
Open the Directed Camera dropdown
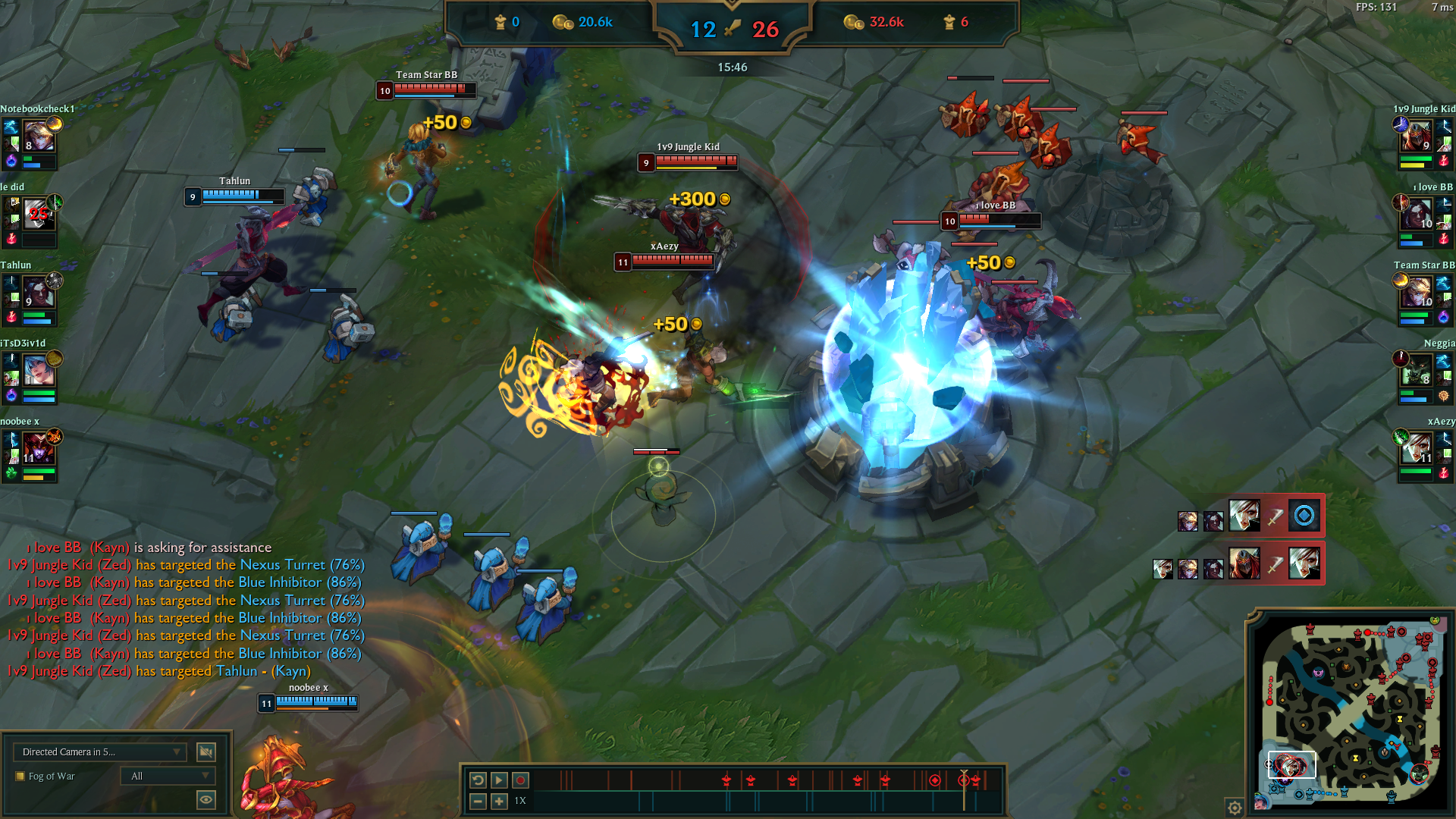pyautogui.click(x=99, y=752)
